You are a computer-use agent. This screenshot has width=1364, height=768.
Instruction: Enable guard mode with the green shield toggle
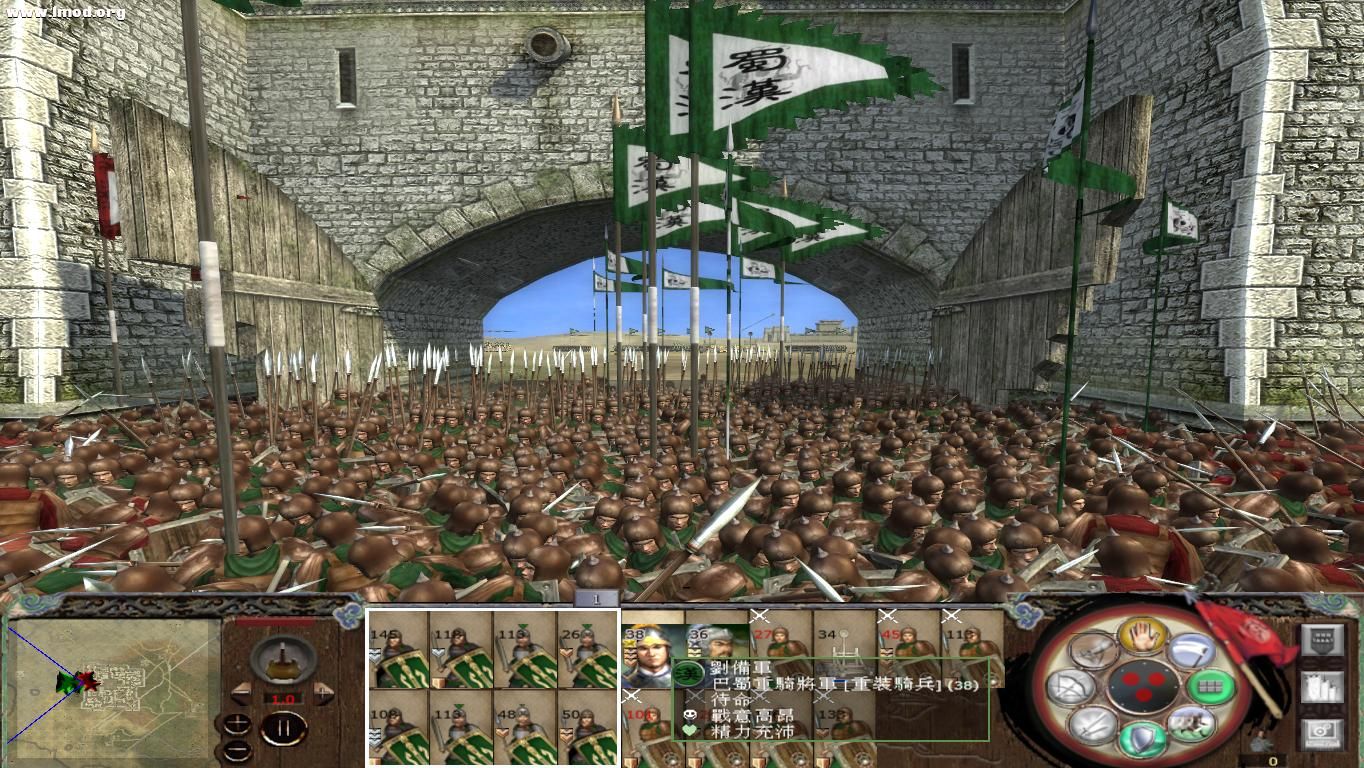point(1142,738)
